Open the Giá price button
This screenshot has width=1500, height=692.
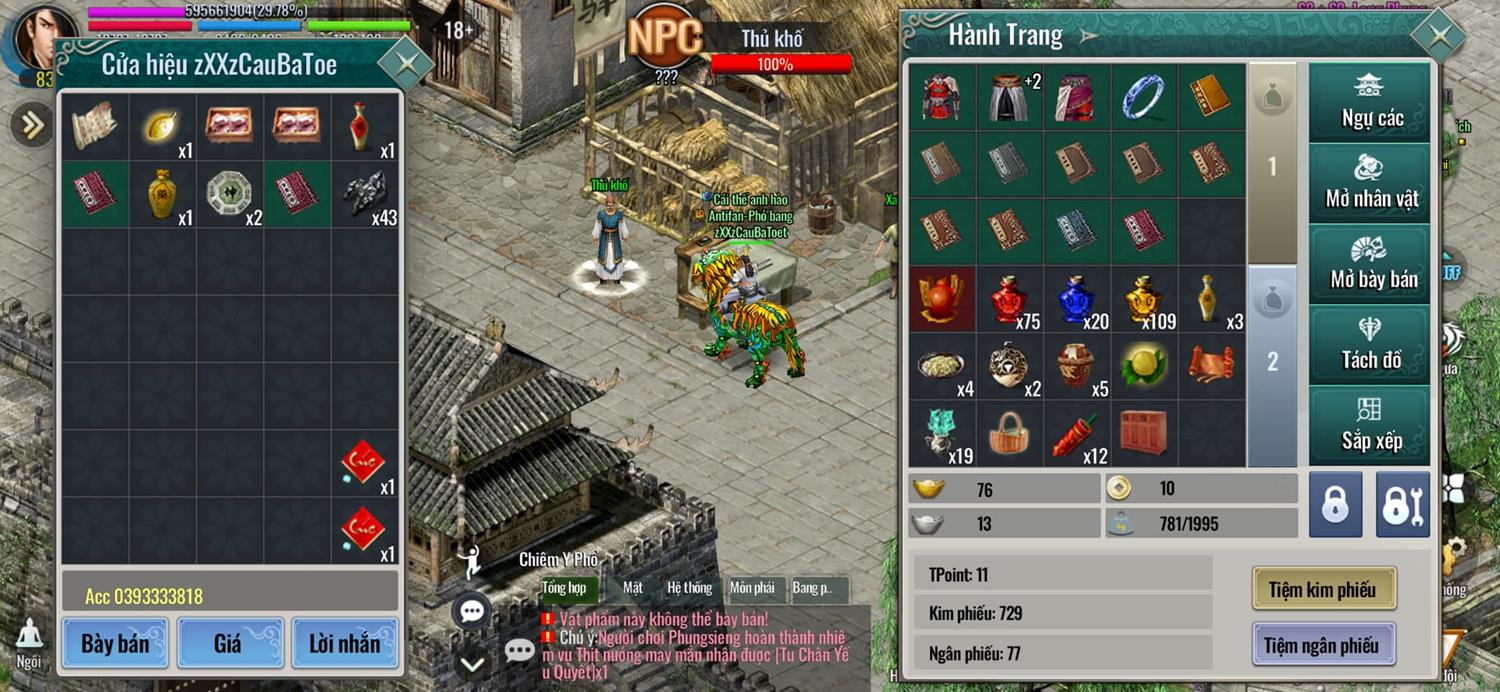click(228, 643)
